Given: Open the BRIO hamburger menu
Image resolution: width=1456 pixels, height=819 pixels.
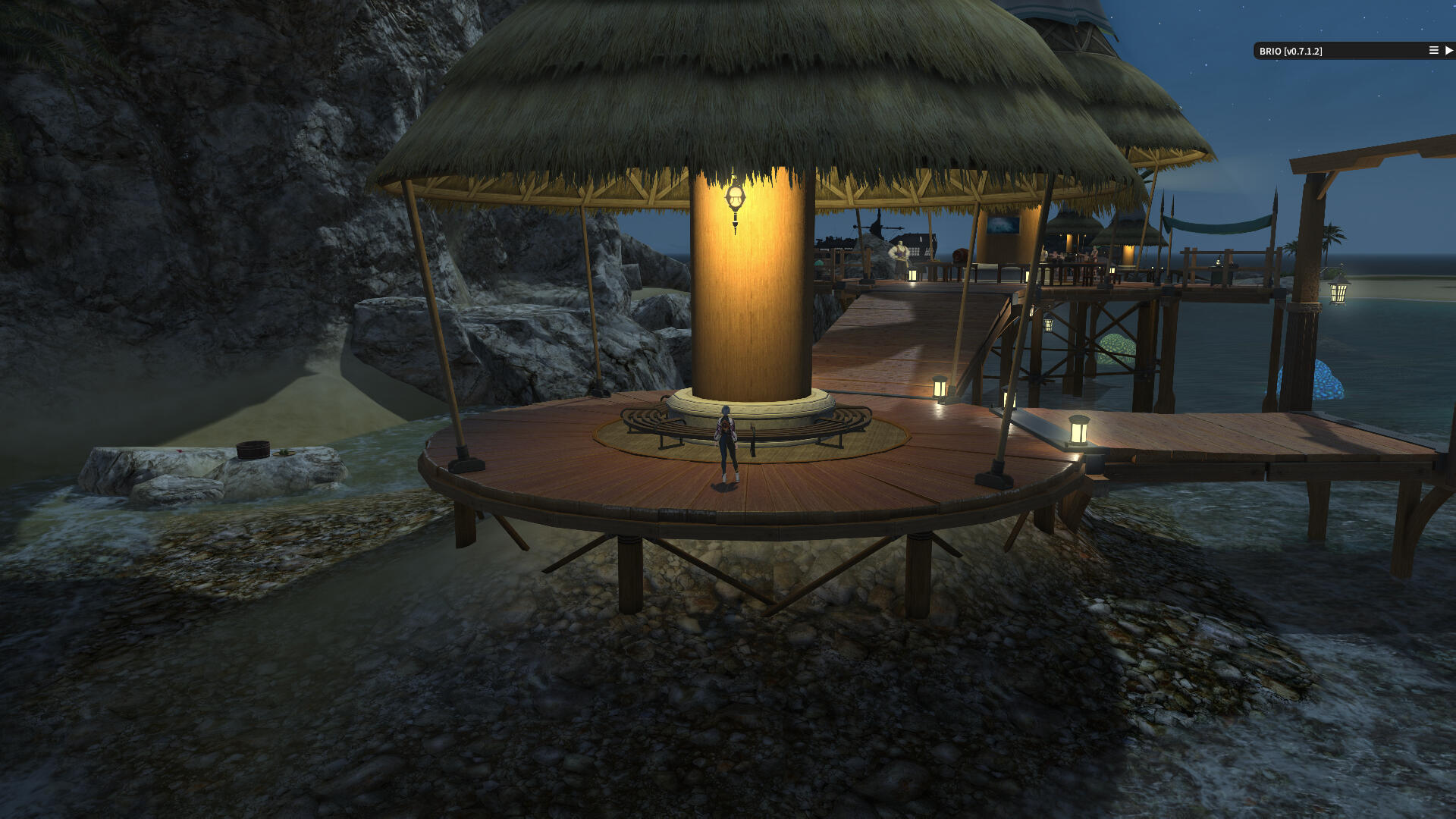Looking at the screenshot, I should pyautogui.click(x=1433, y=51).
